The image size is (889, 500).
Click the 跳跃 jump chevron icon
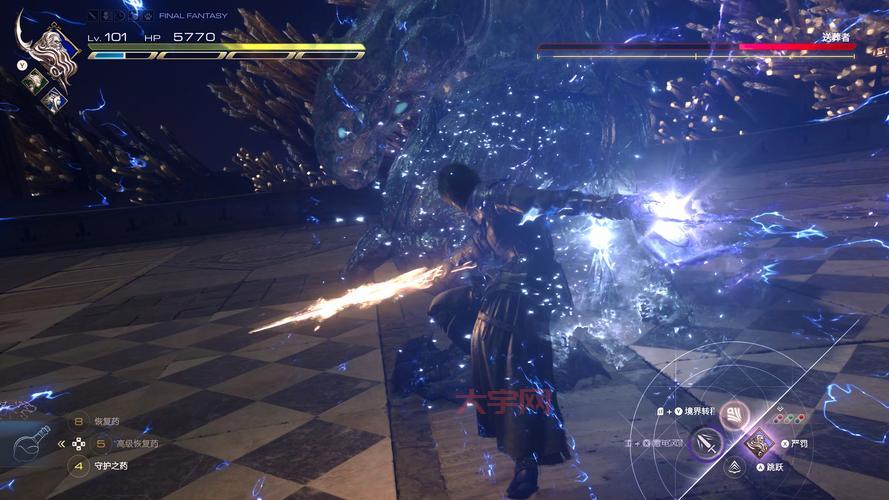[x=736, y=467]
